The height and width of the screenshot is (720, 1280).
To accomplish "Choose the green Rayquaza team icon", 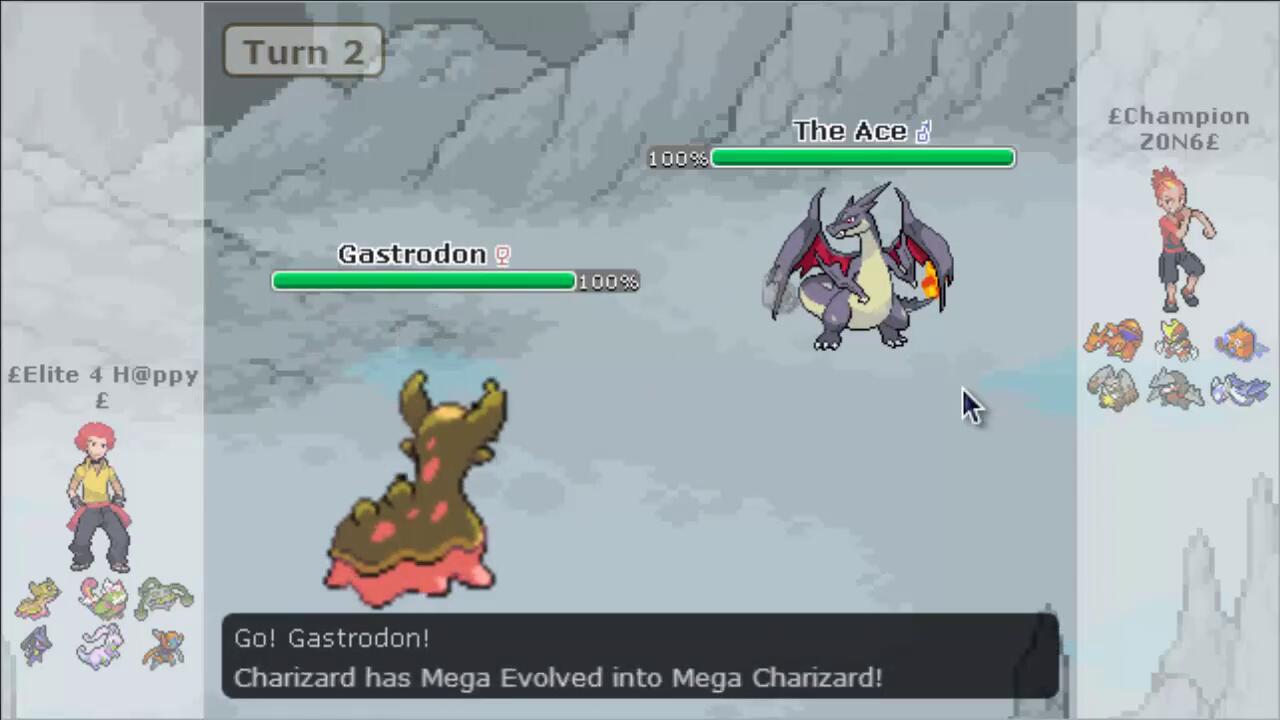I will [164, 598].
